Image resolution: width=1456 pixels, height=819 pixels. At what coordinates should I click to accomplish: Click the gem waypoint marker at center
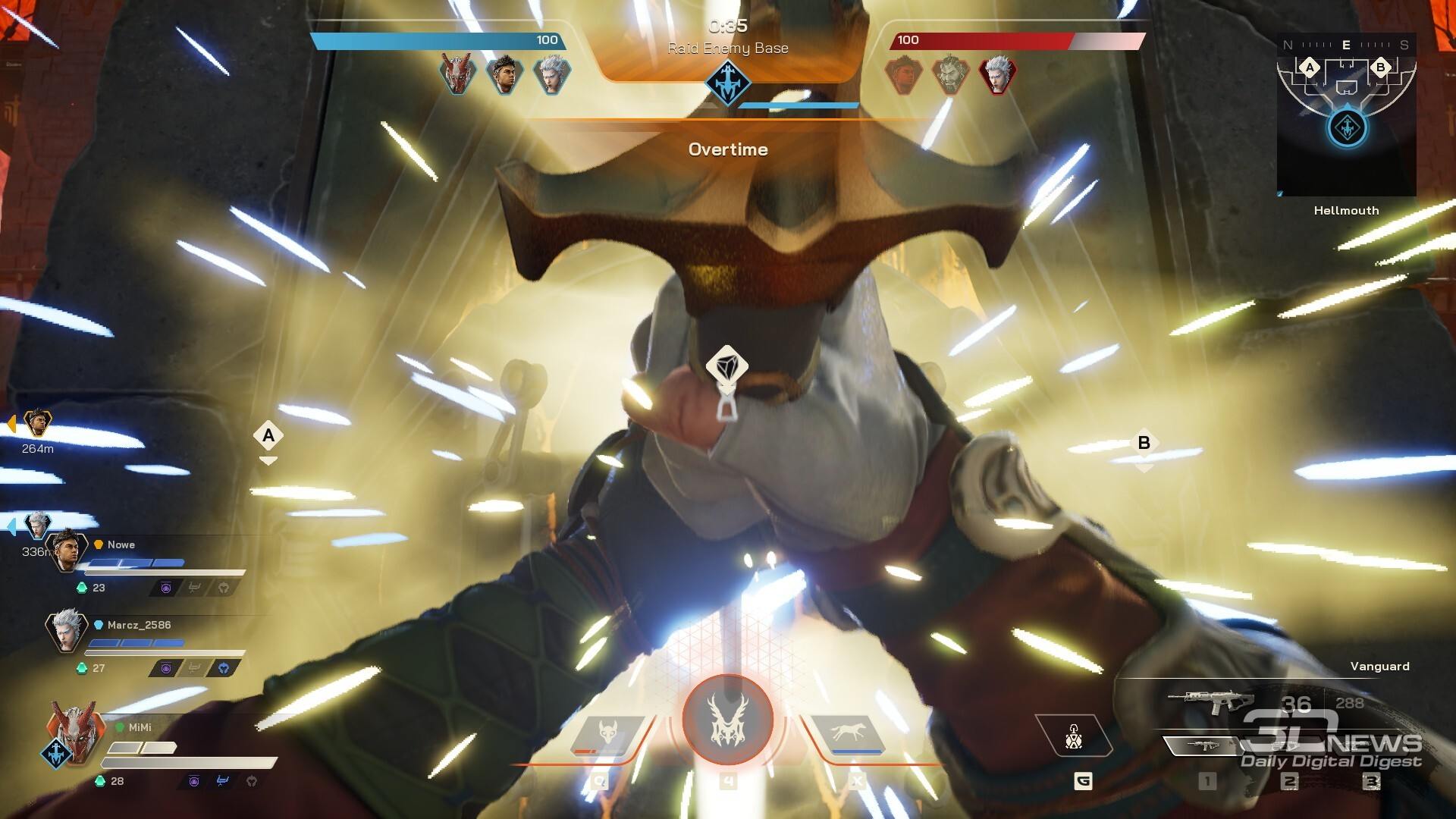point(726,368)
